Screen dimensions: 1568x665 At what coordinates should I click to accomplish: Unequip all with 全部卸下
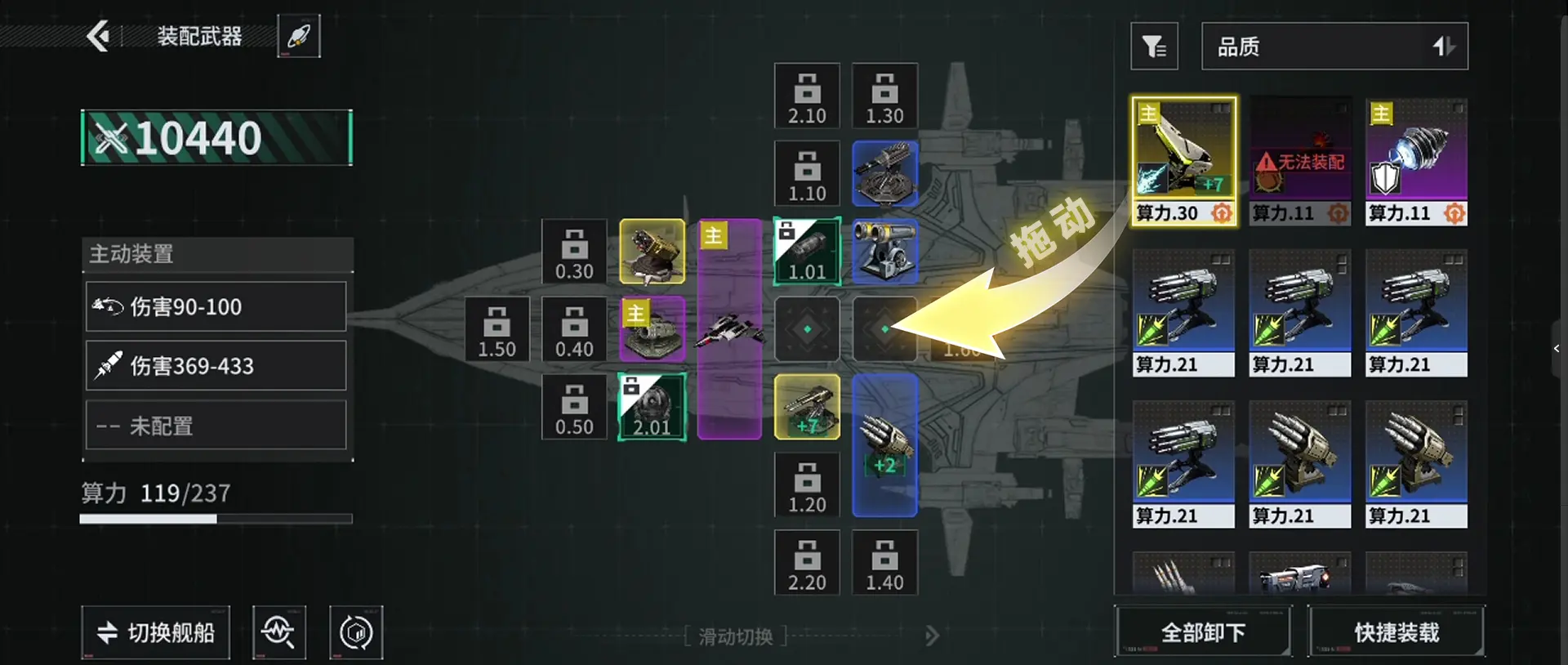1203,632
